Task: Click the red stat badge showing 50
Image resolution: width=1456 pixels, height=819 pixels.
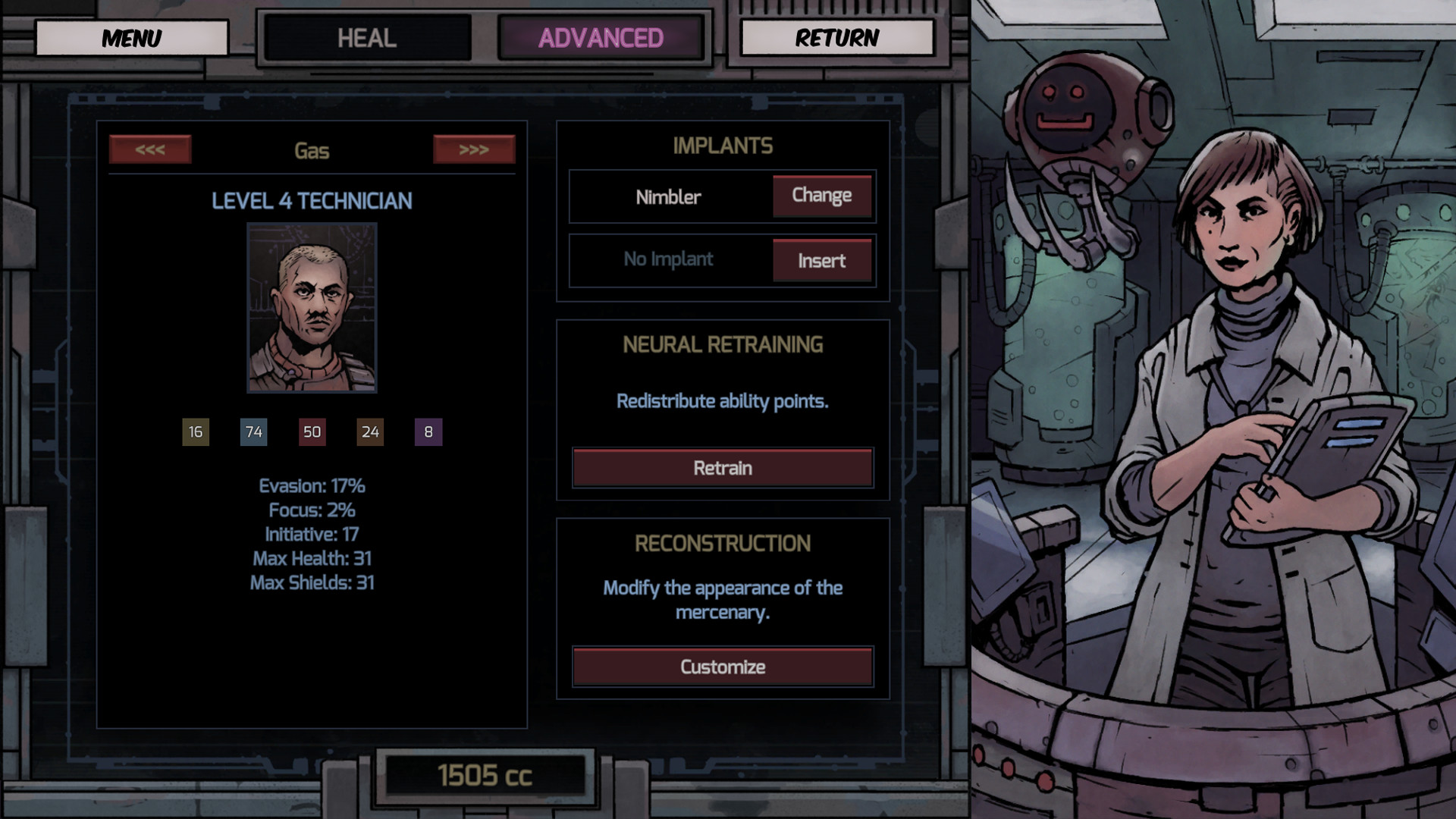Action: tap(312, 432)
